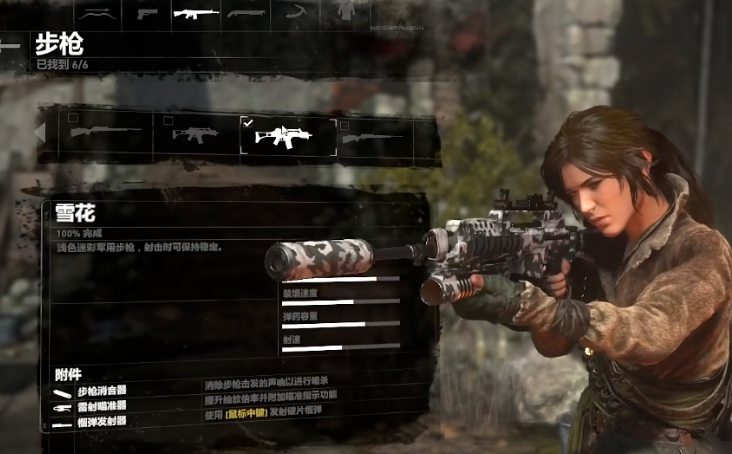The width and height of the screenshot is (732, 454).
Task: Choose the second assault rifle slot
Action: (x=196, y=134)
